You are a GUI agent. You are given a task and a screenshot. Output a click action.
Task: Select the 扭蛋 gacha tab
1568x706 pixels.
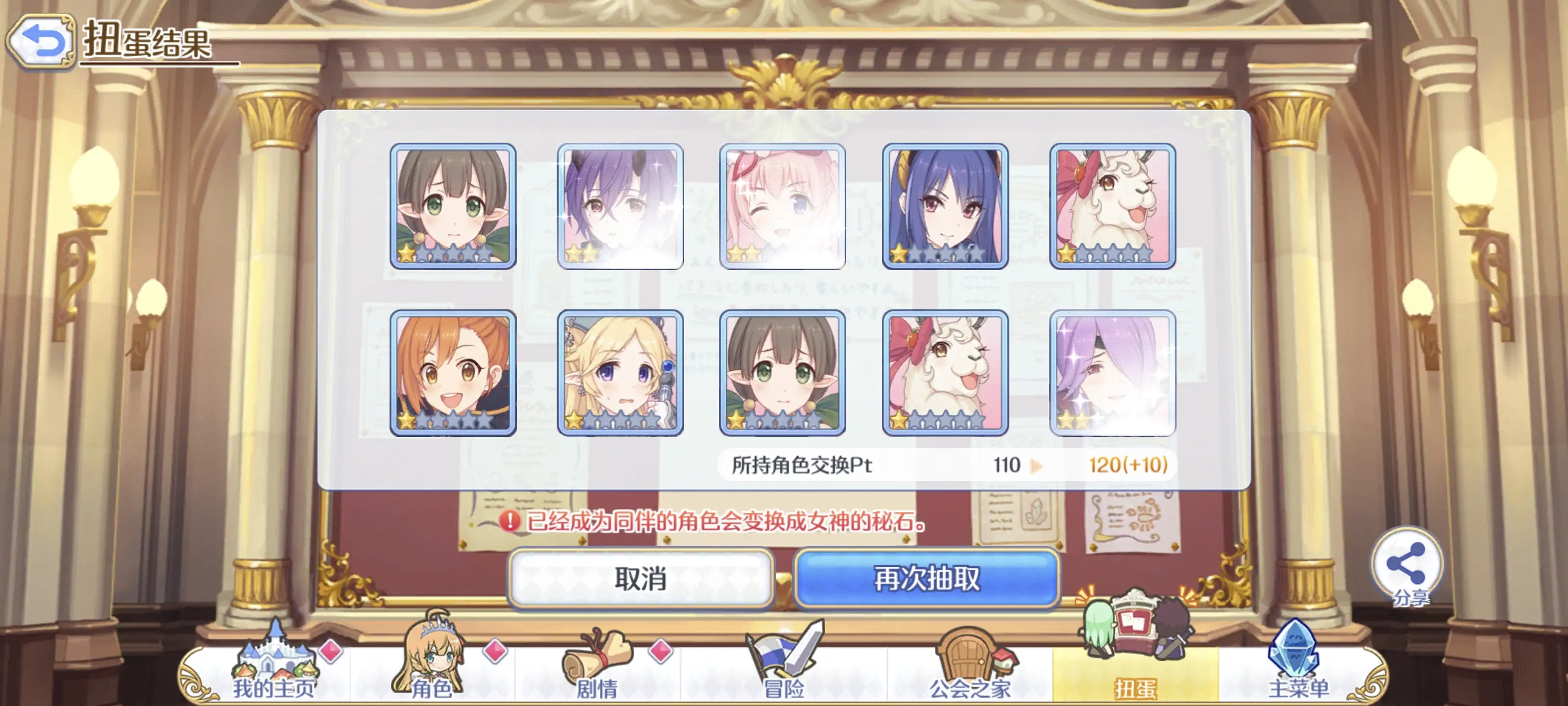tap(1135, 670)
